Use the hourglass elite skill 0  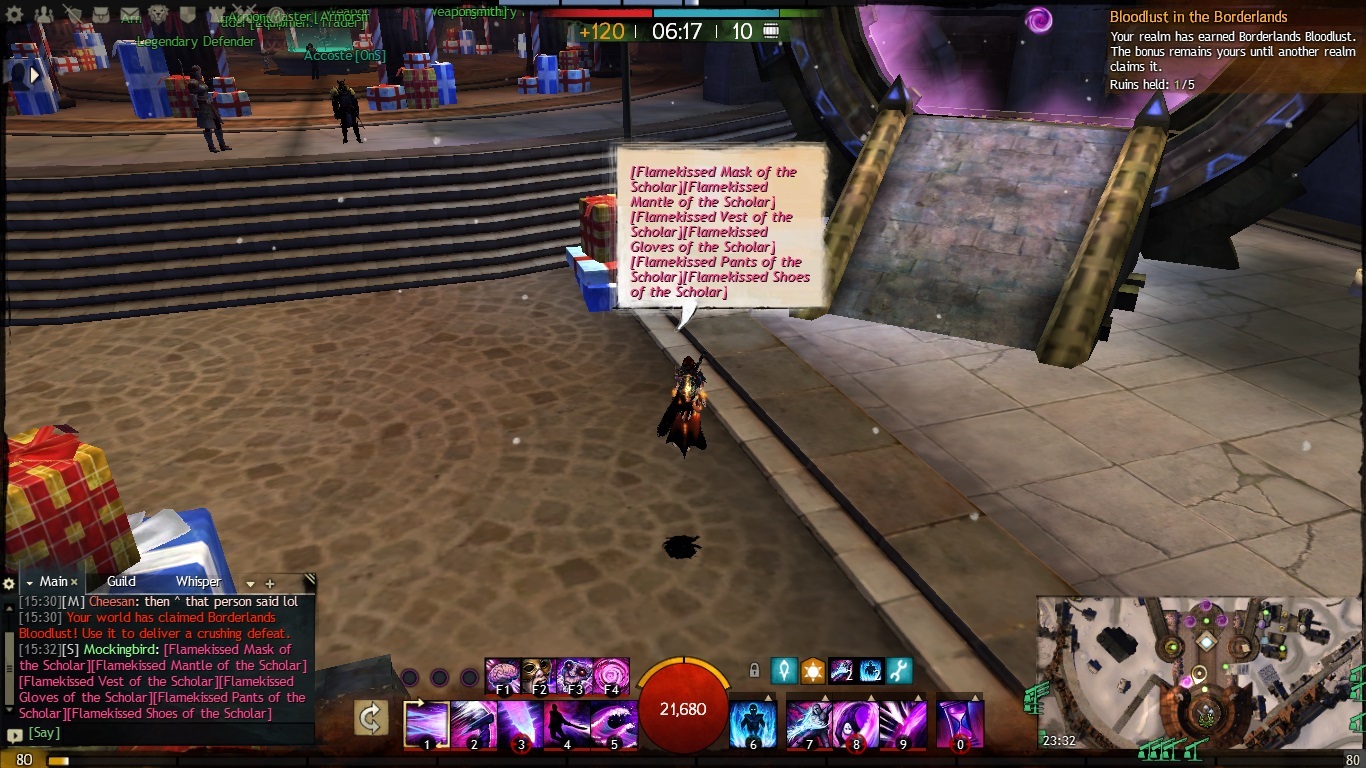pos(960,724)
